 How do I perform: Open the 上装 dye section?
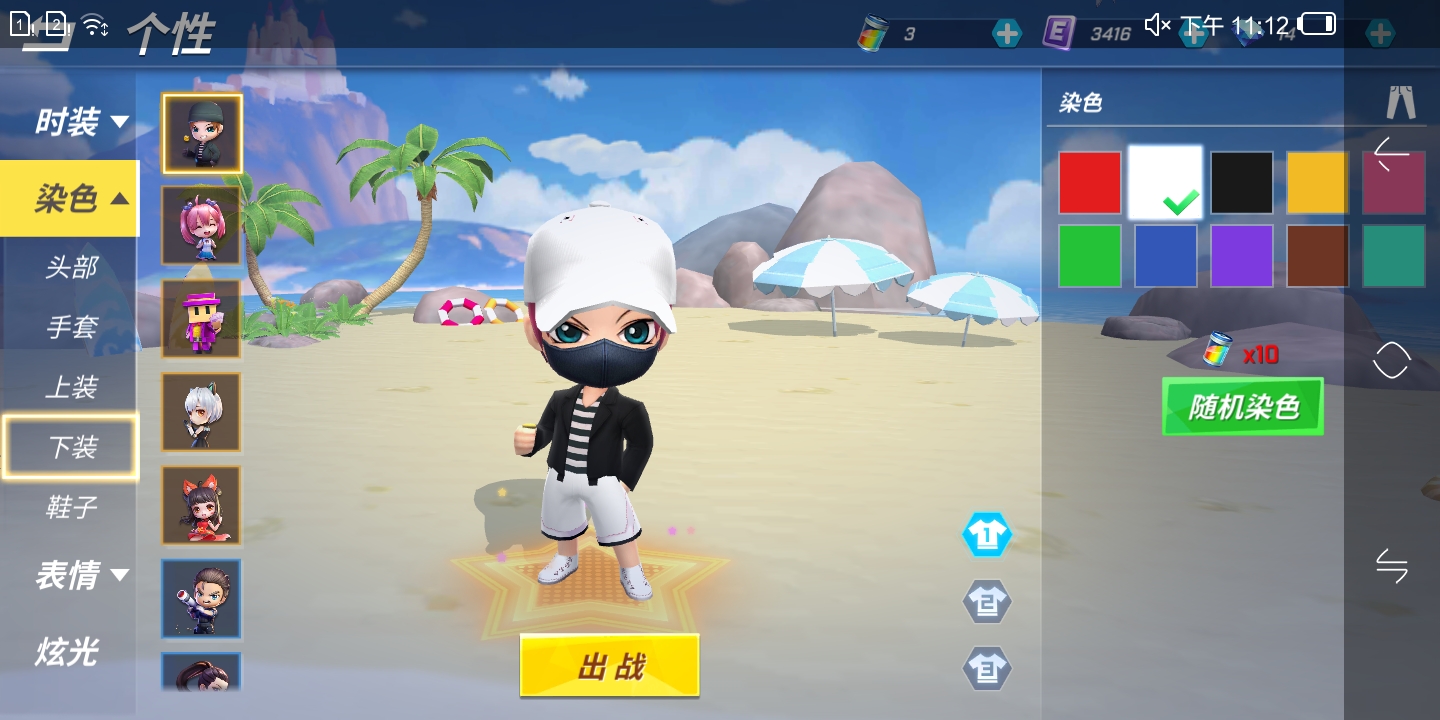[x=71, y=388]
